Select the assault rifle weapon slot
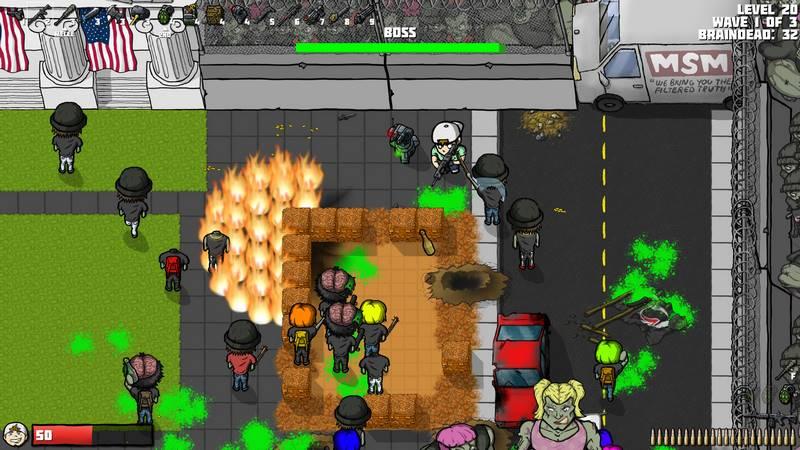 (40, 12)
